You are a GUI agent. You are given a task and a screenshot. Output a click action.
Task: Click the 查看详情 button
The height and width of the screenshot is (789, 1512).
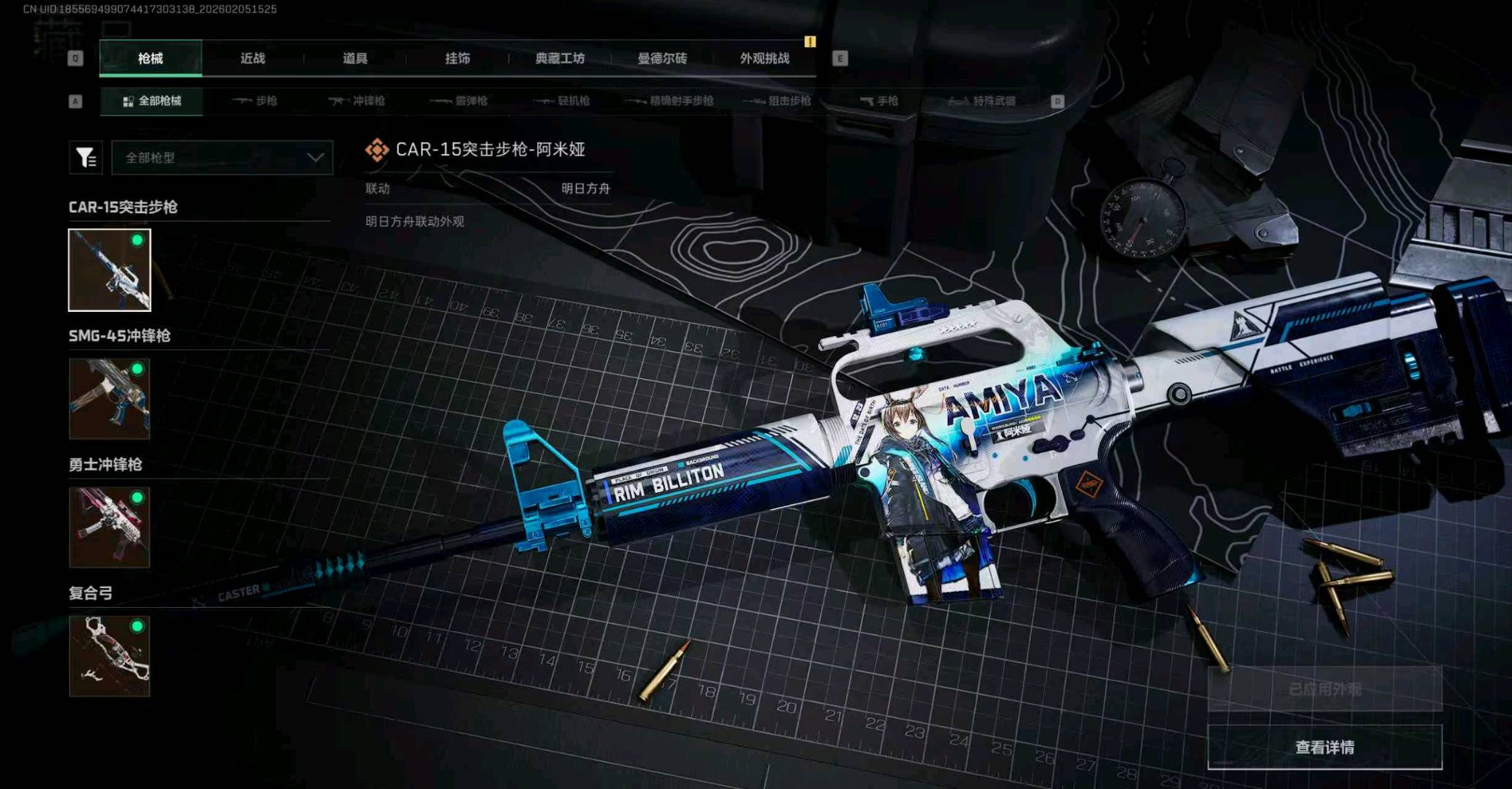point(1324,747)
